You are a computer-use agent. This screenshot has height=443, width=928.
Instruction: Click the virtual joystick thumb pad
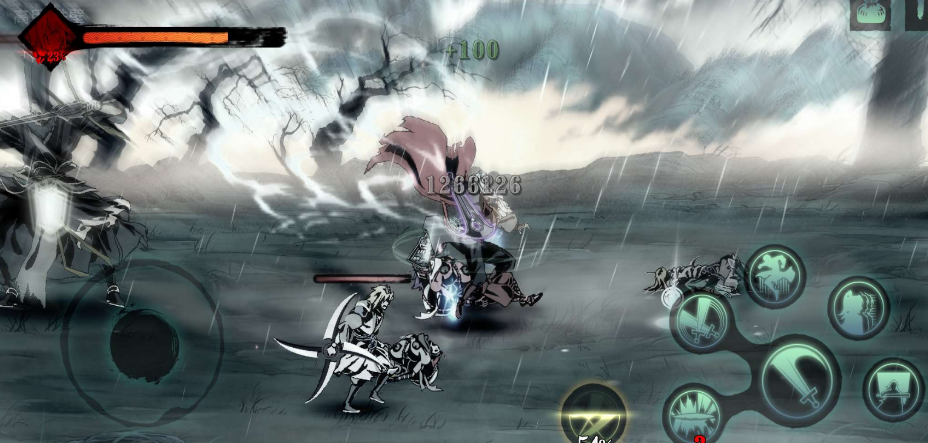tap(143, 344)
